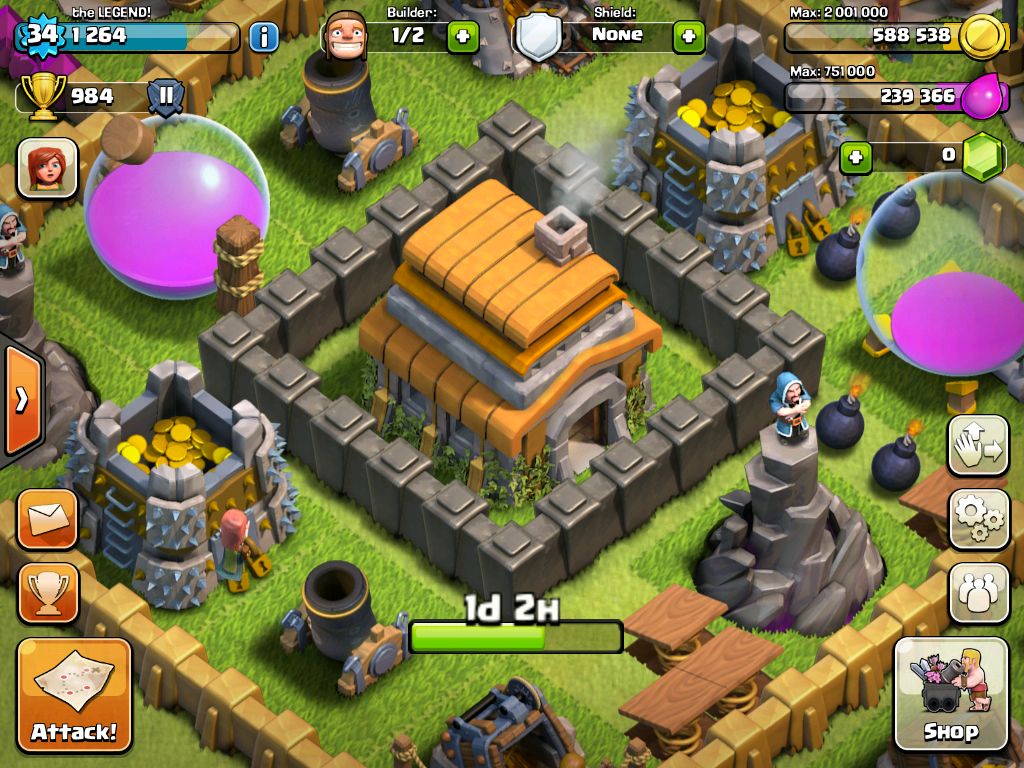Open the Shop

[951, 693]
